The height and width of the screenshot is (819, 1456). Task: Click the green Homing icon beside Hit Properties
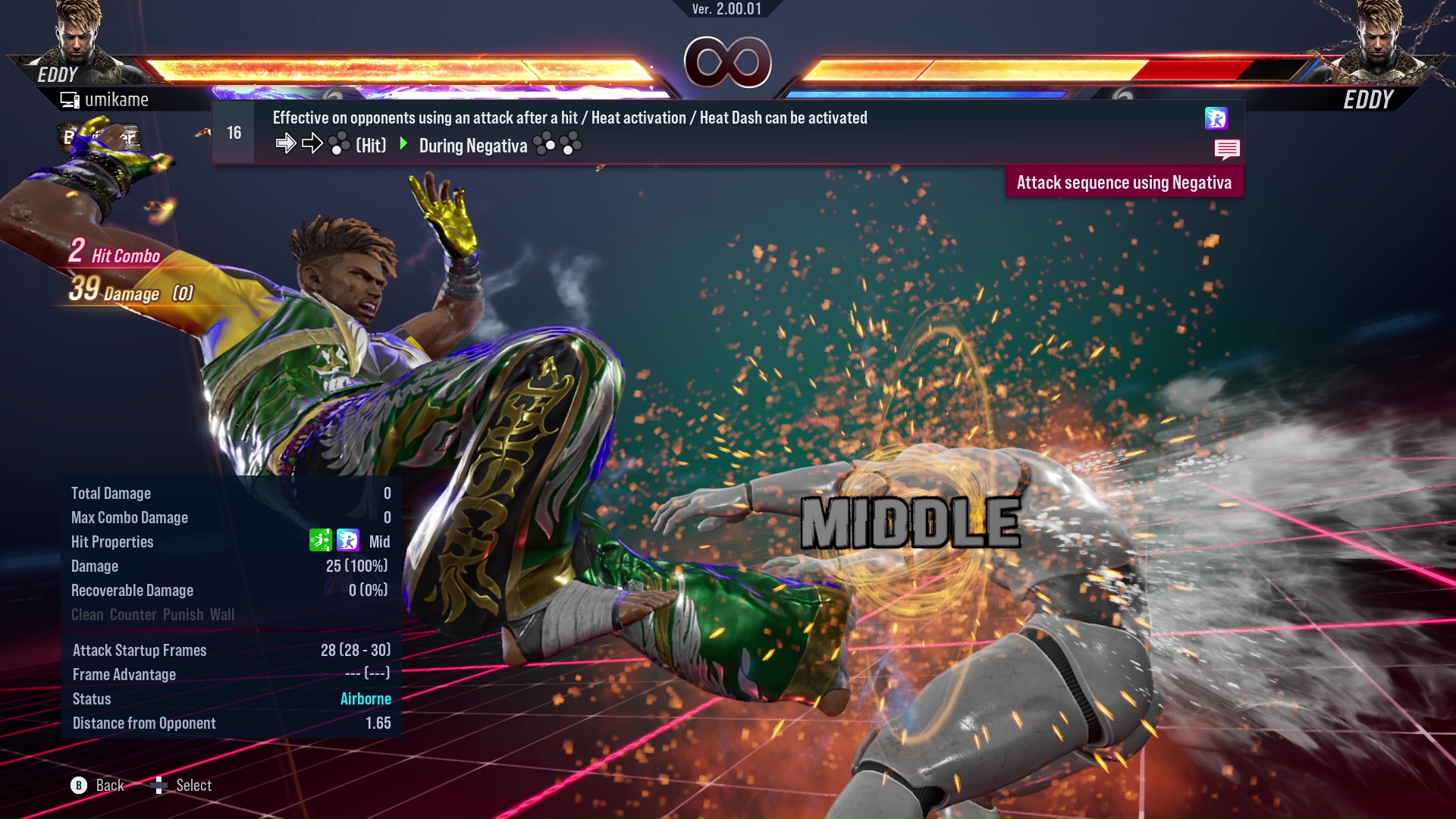[x=322, y=541]
